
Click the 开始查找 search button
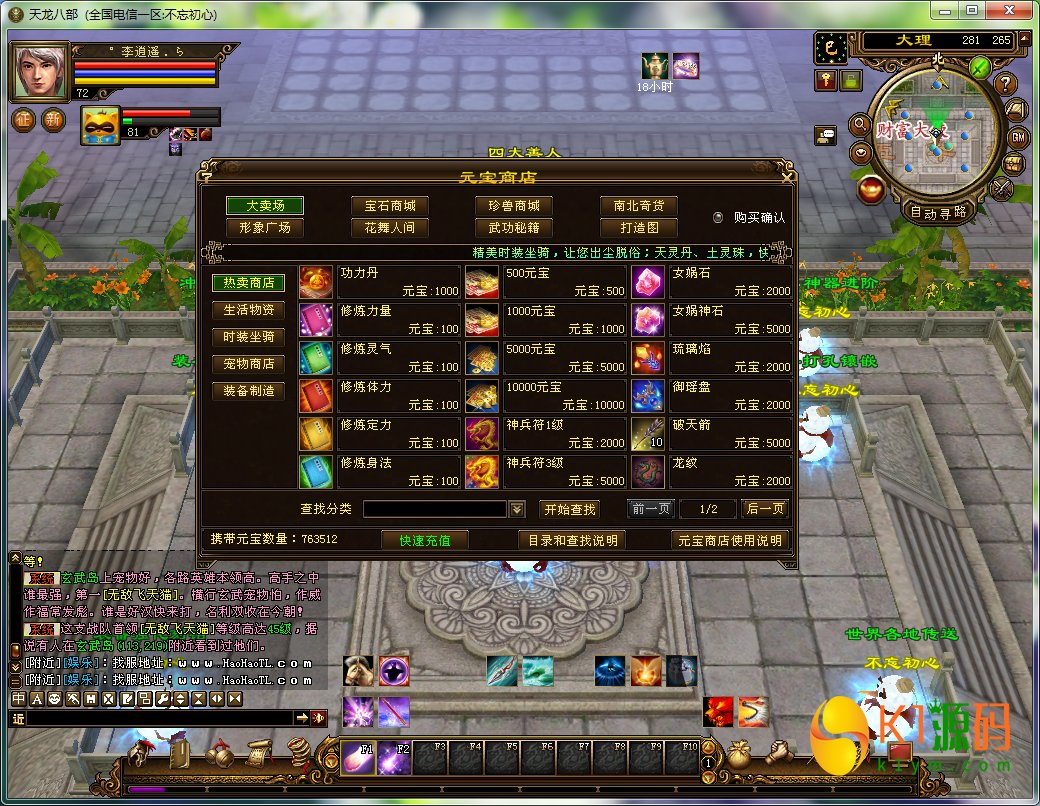(x=570, y=509)
